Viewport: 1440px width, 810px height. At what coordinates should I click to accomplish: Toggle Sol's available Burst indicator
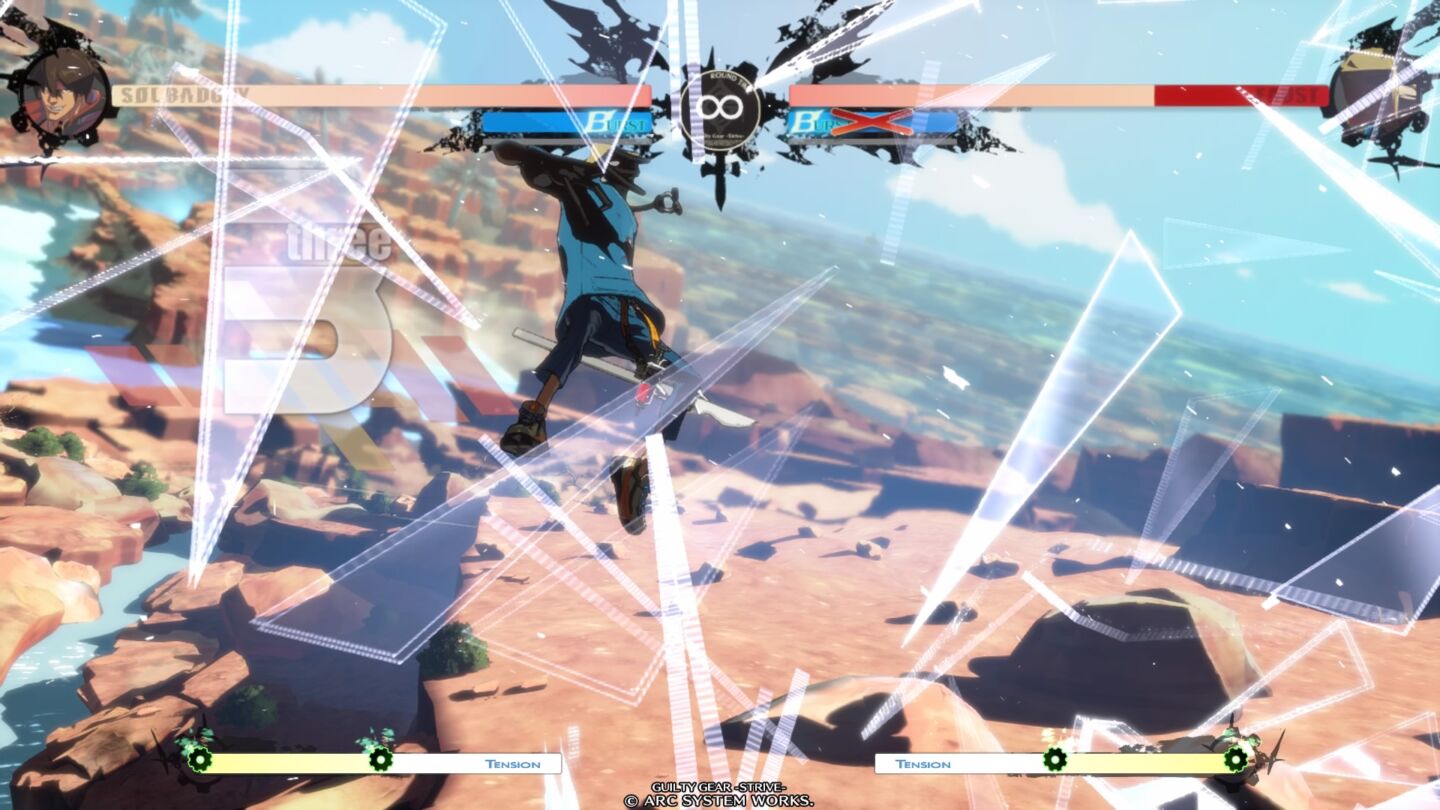click(x=570, y=122)
